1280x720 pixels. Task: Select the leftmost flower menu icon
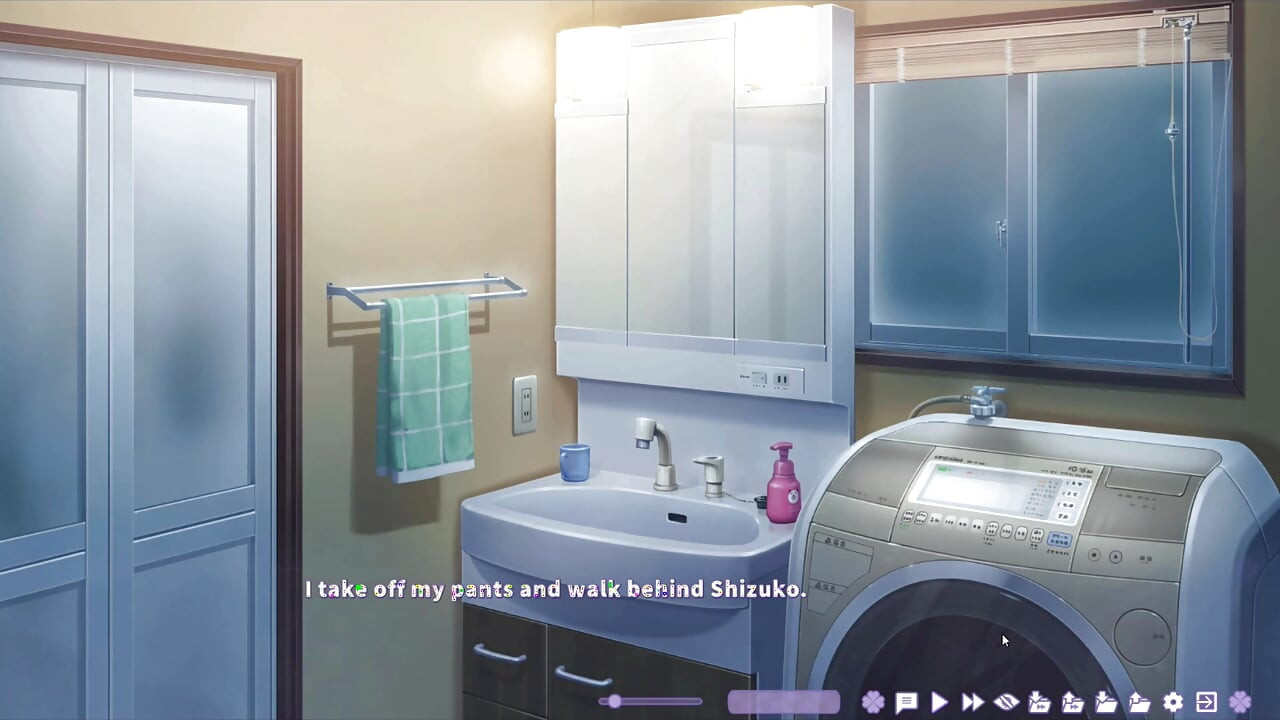coord(872,702)
